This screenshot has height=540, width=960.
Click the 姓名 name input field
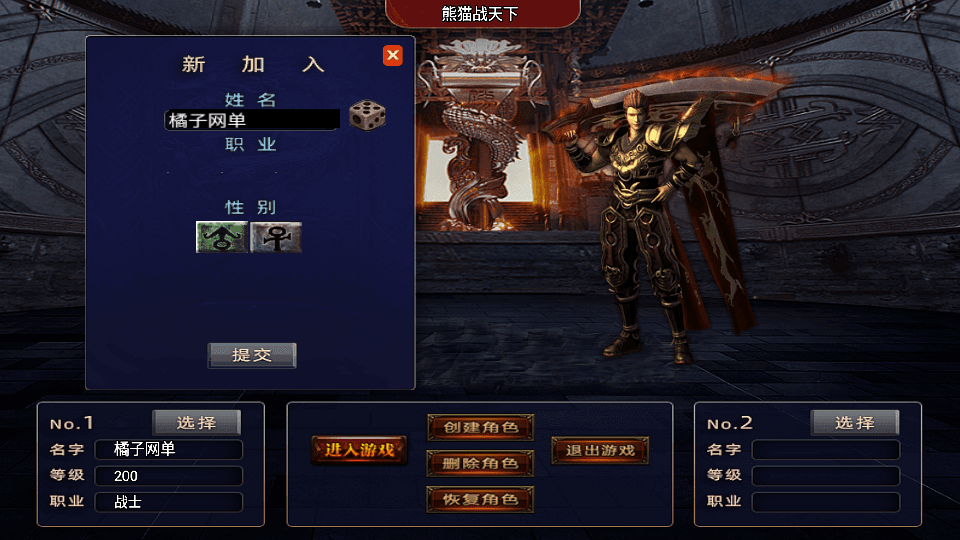(252, 120)
